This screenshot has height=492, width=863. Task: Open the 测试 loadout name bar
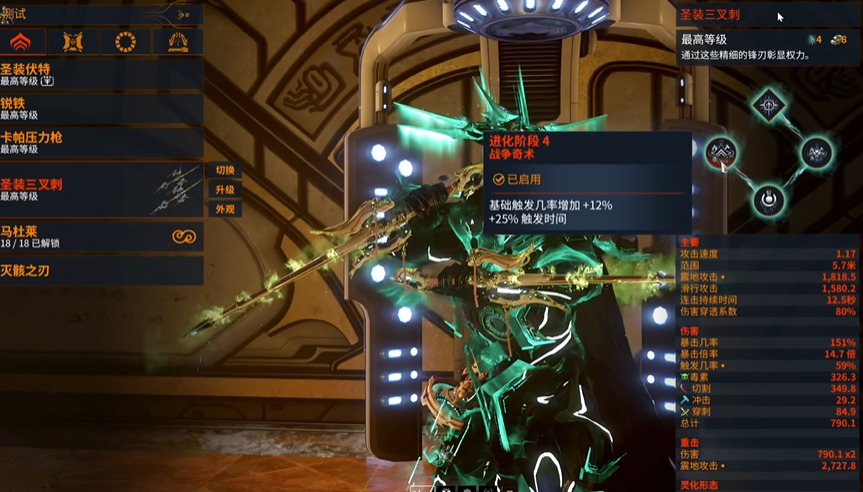[x=100, y=14]
